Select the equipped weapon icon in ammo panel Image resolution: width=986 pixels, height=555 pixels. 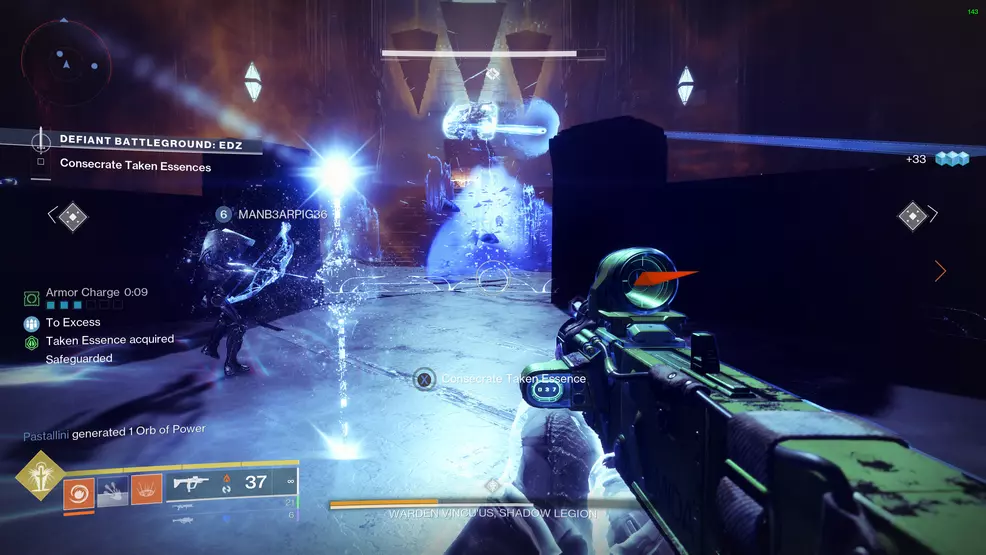(x=190, y=483)
